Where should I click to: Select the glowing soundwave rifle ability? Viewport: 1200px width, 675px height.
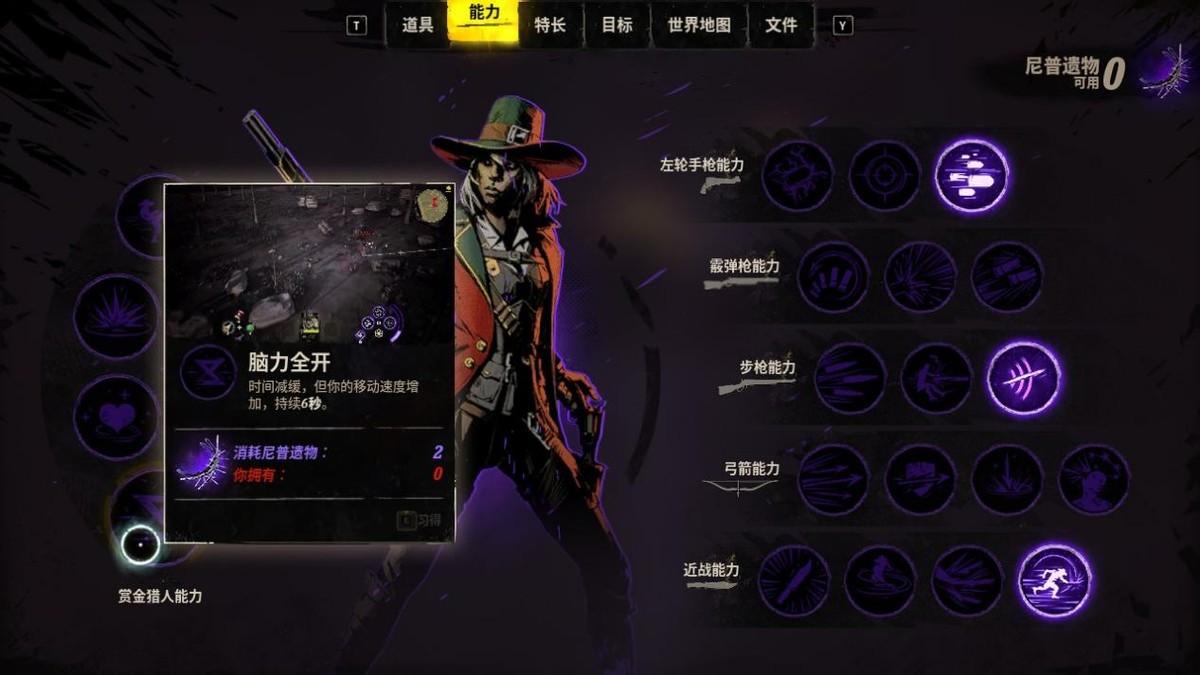(x=1024, y=378)
